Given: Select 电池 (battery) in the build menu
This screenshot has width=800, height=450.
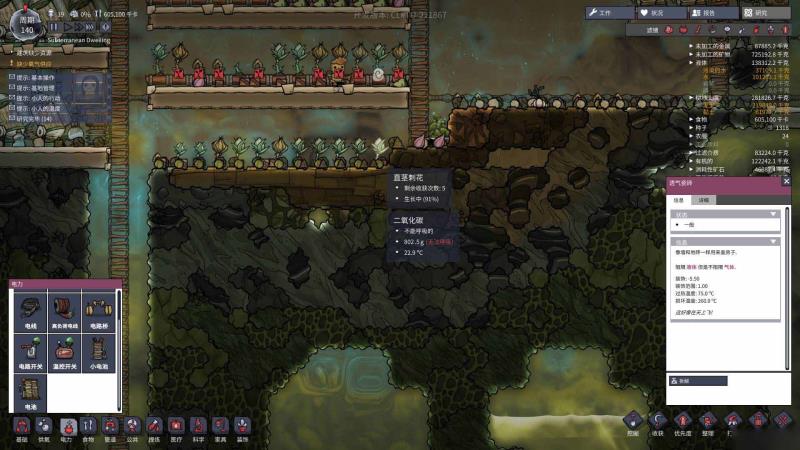Looking at the screenshot, I should [x=30, y=389].
